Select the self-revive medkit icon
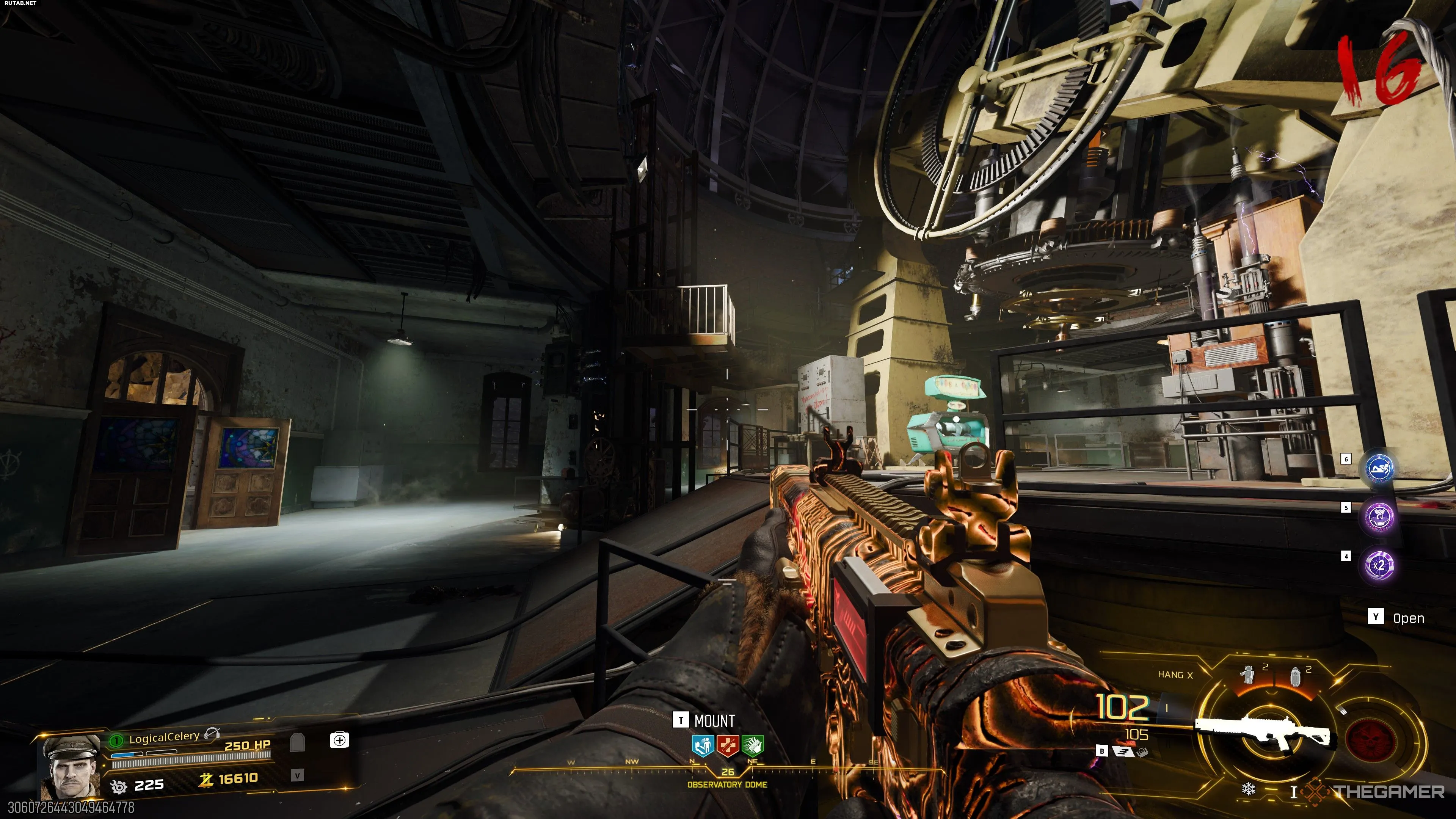Image resolution: width=1456 pixels, height=819 pixels. click(339, 740)
